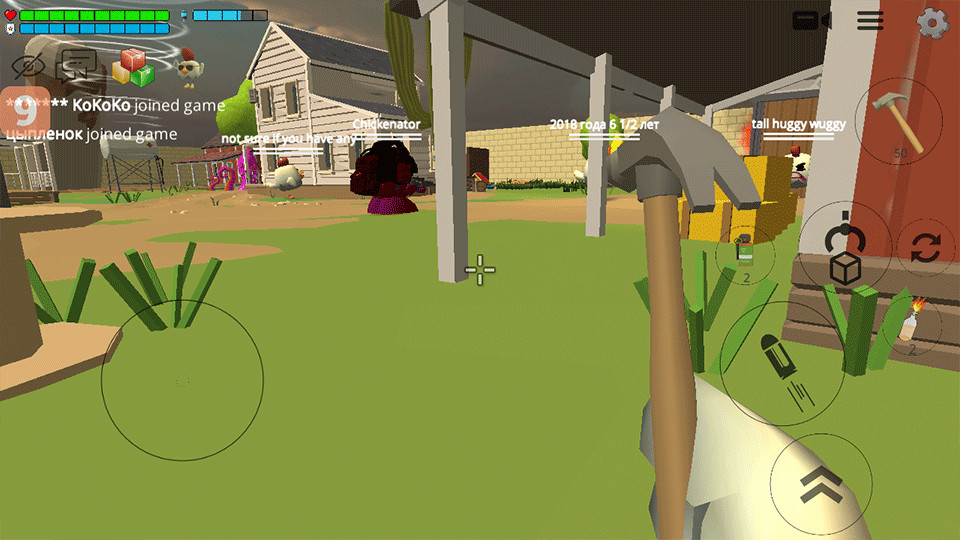The width and height of the screenshot is (960, 540).
Task: Open the colored blocks shop icon
Action: click(133, 67)
